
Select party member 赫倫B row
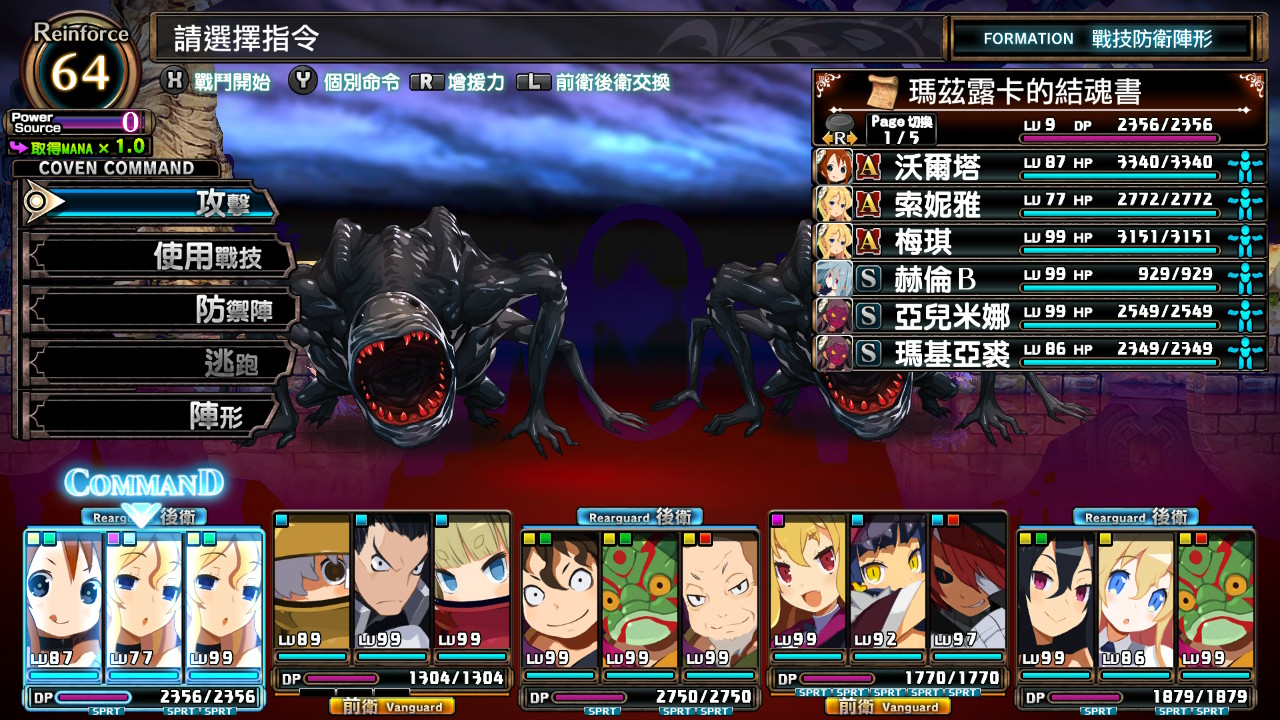pyautogui.click(x=1040, y=278)
